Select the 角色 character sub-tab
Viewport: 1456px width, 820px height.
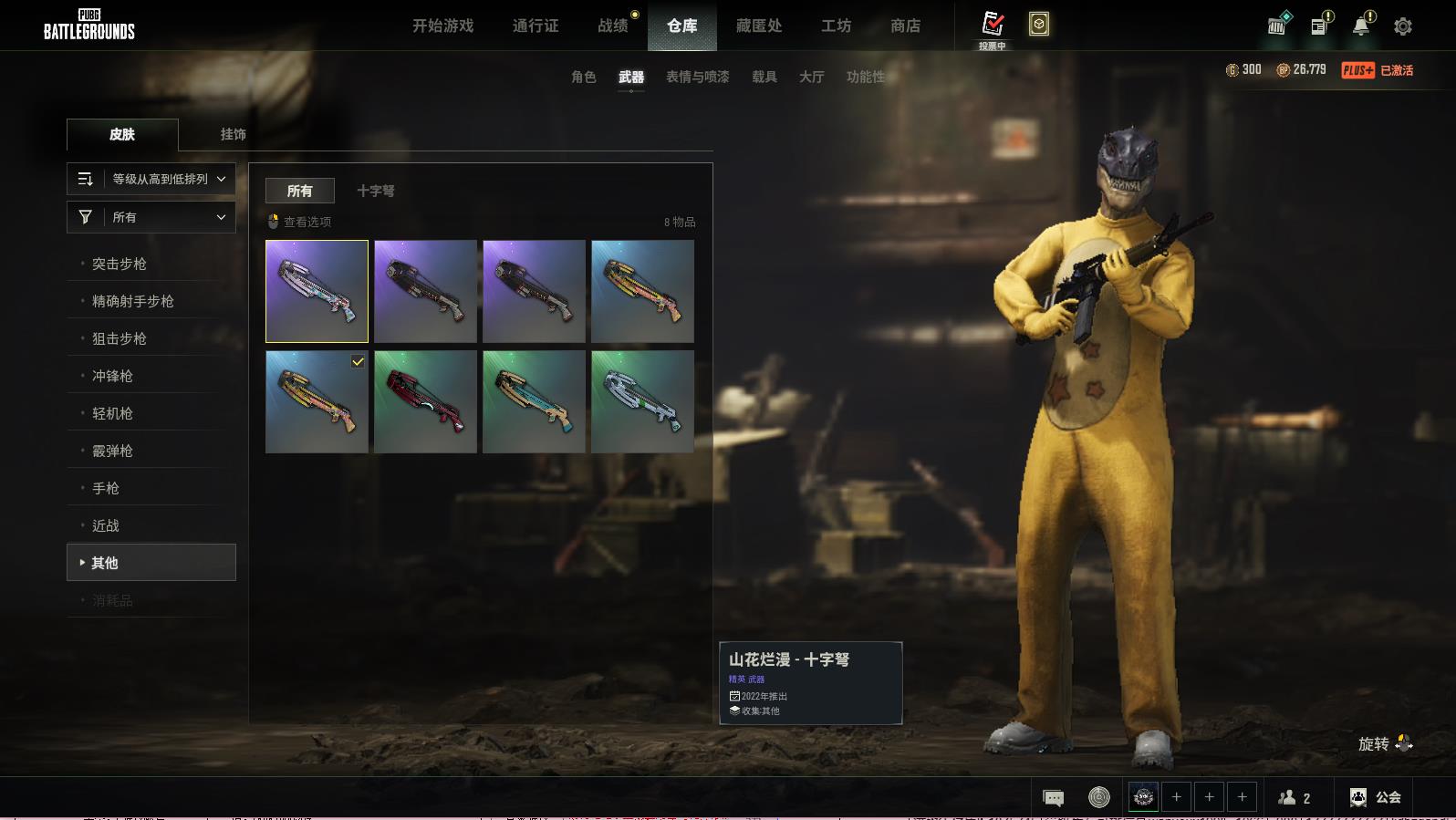tap(583, 77)
